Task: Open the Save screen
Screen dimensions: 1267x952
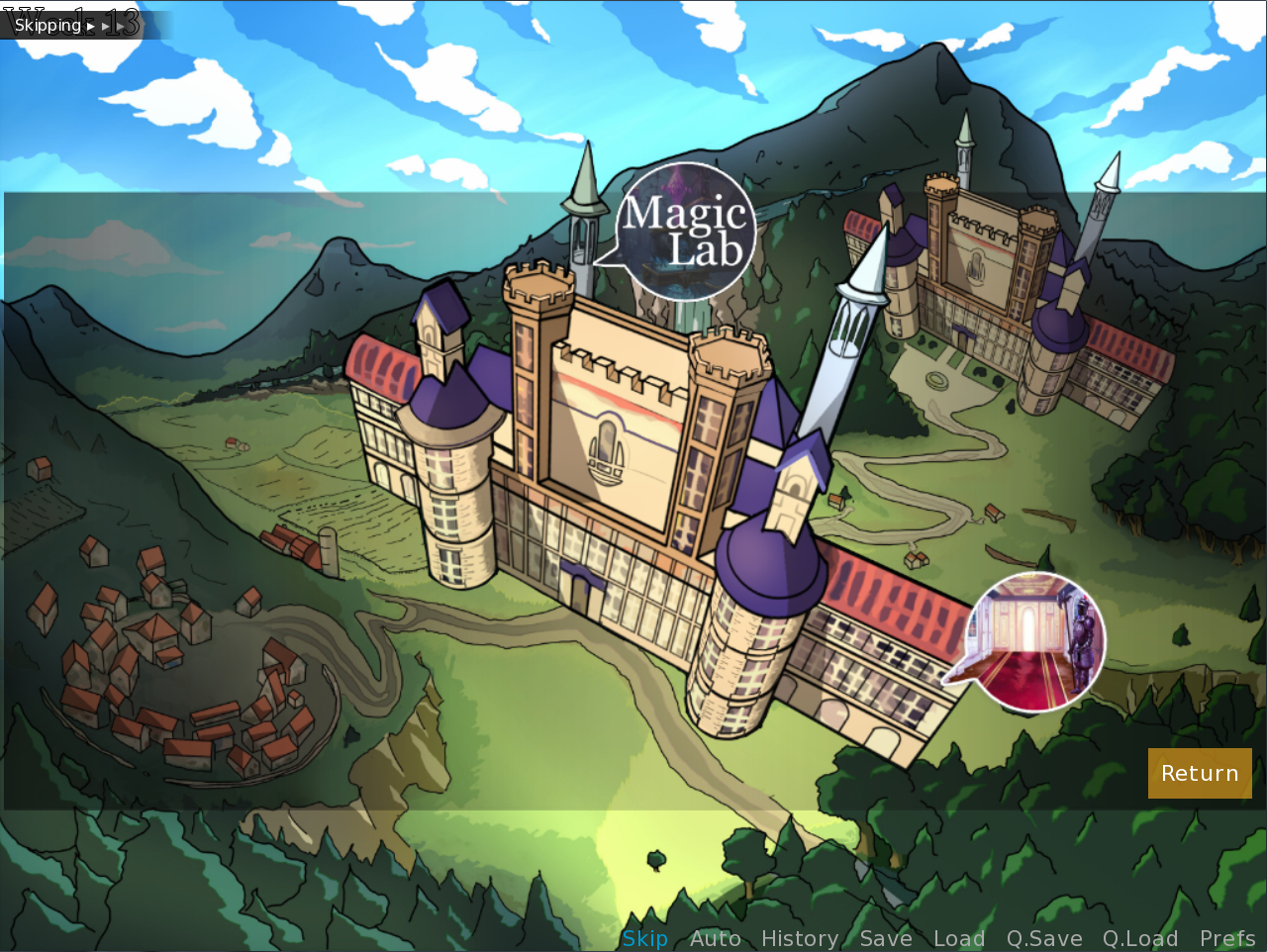Action: click(885, 938)
